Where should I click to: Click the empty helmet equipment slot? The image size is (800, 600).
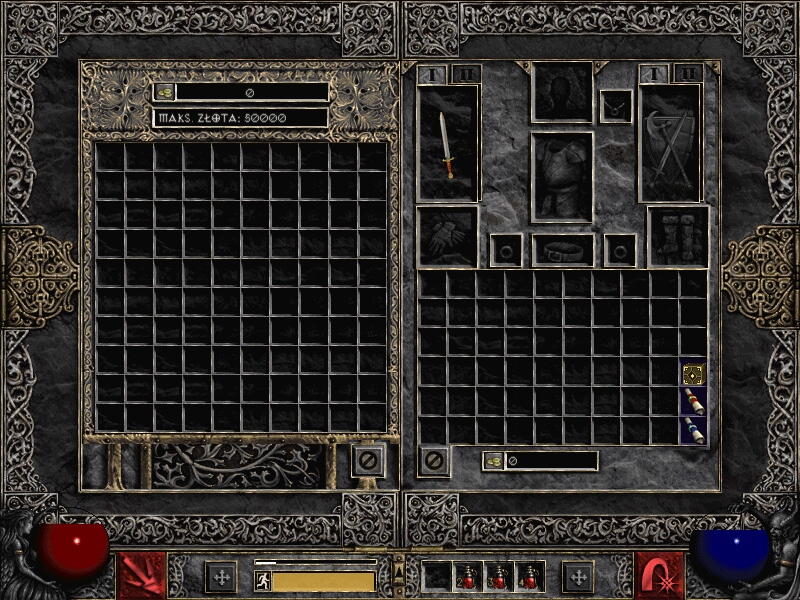561,92
